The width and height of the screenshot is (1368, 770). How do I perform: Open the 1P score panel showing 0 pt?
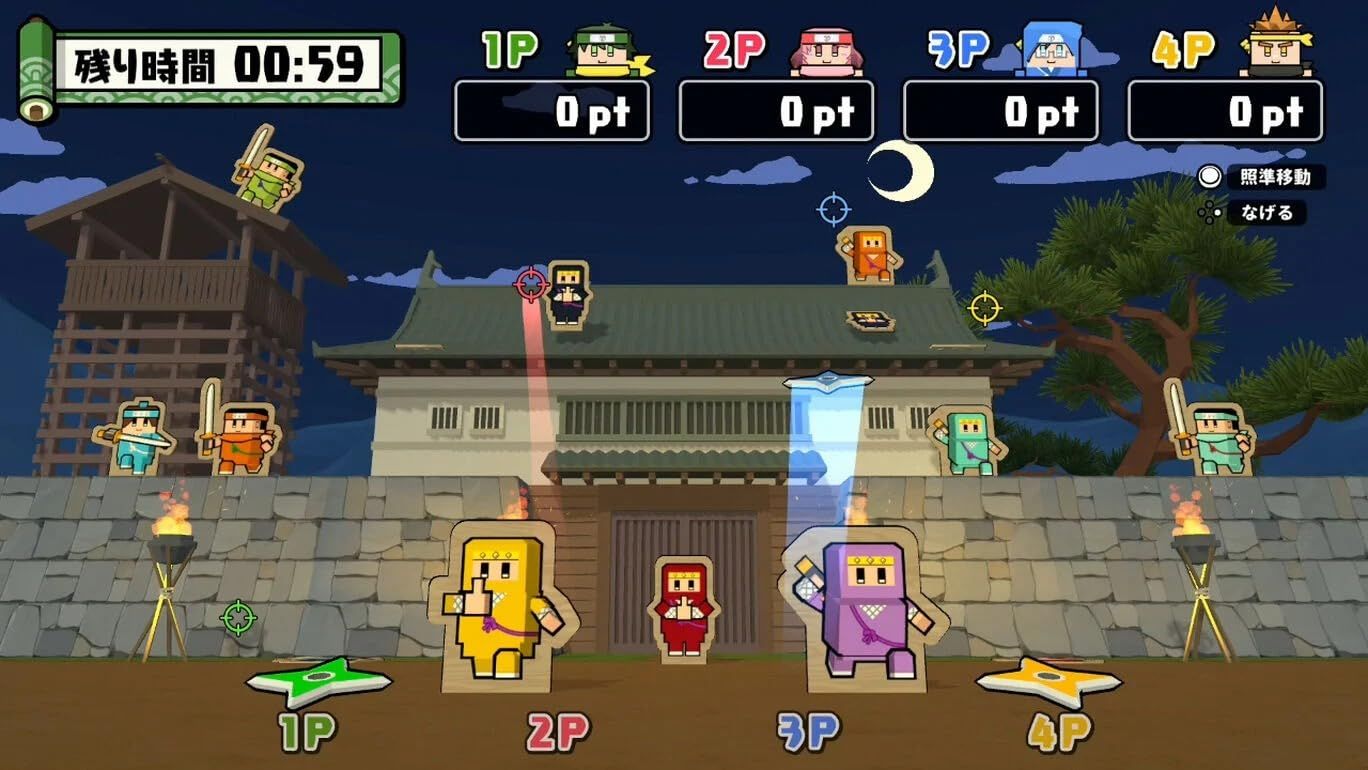(551, 110)
